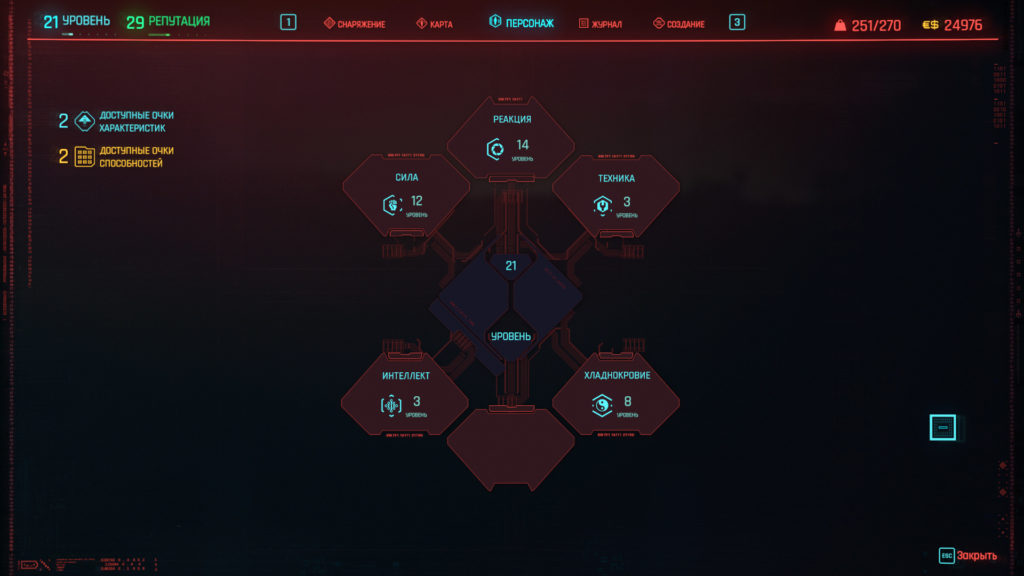Go to the Создание tab
The width and height of the screenshot is (1024, 576).
click(679, 23)
